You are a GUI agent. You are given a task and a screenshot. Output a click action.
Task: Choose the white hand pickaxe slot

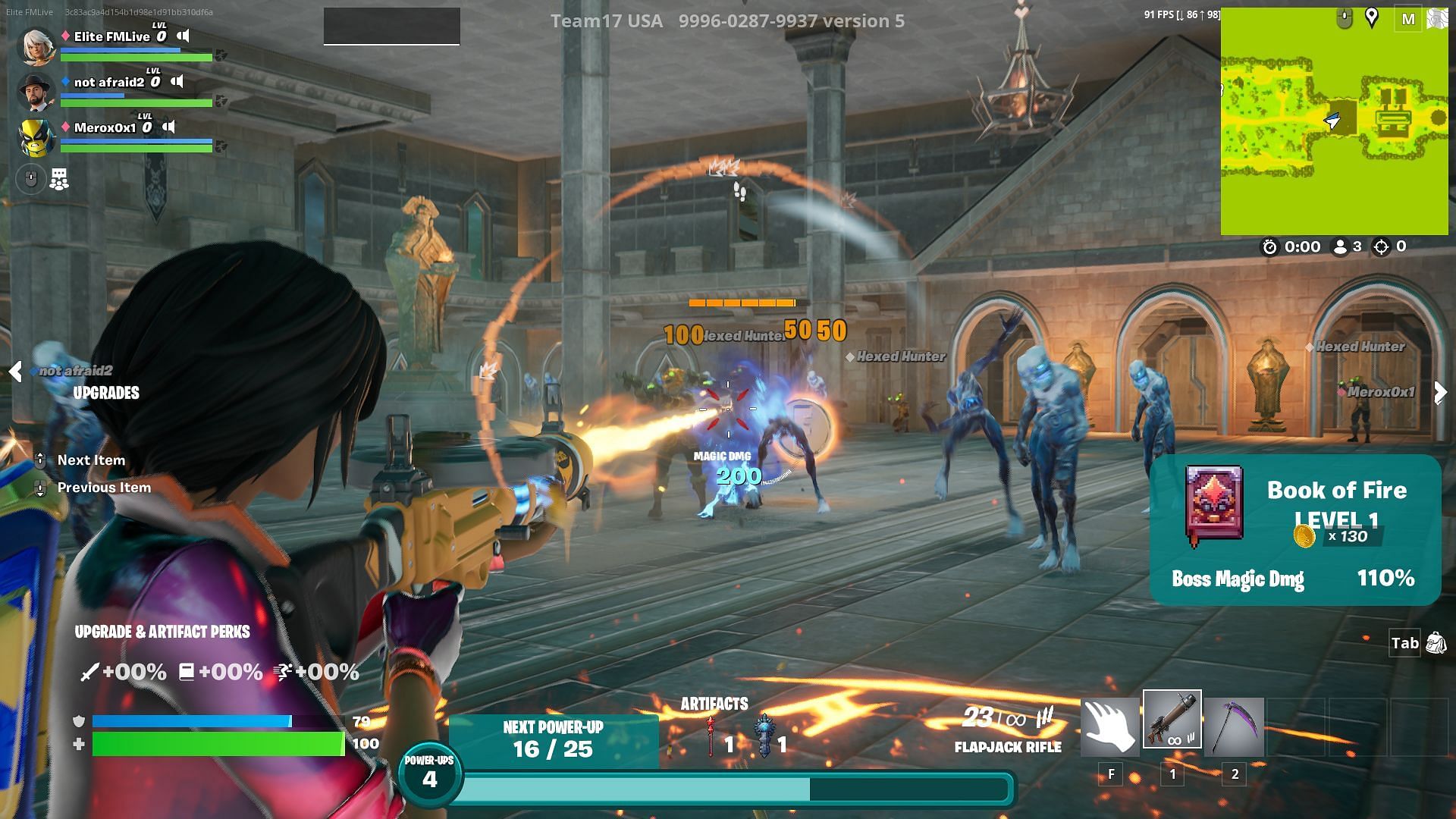(1109, 726)
